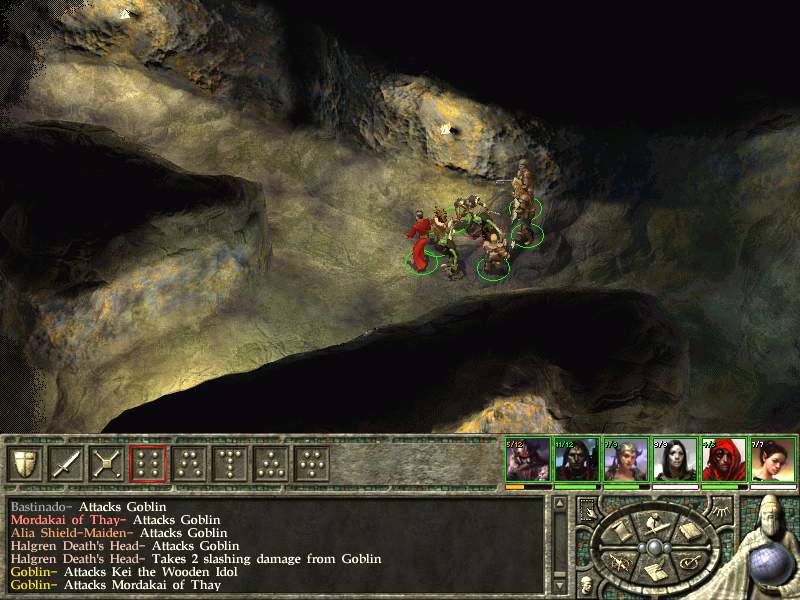Pick the triangle wedge party formation

coord(270,463)
